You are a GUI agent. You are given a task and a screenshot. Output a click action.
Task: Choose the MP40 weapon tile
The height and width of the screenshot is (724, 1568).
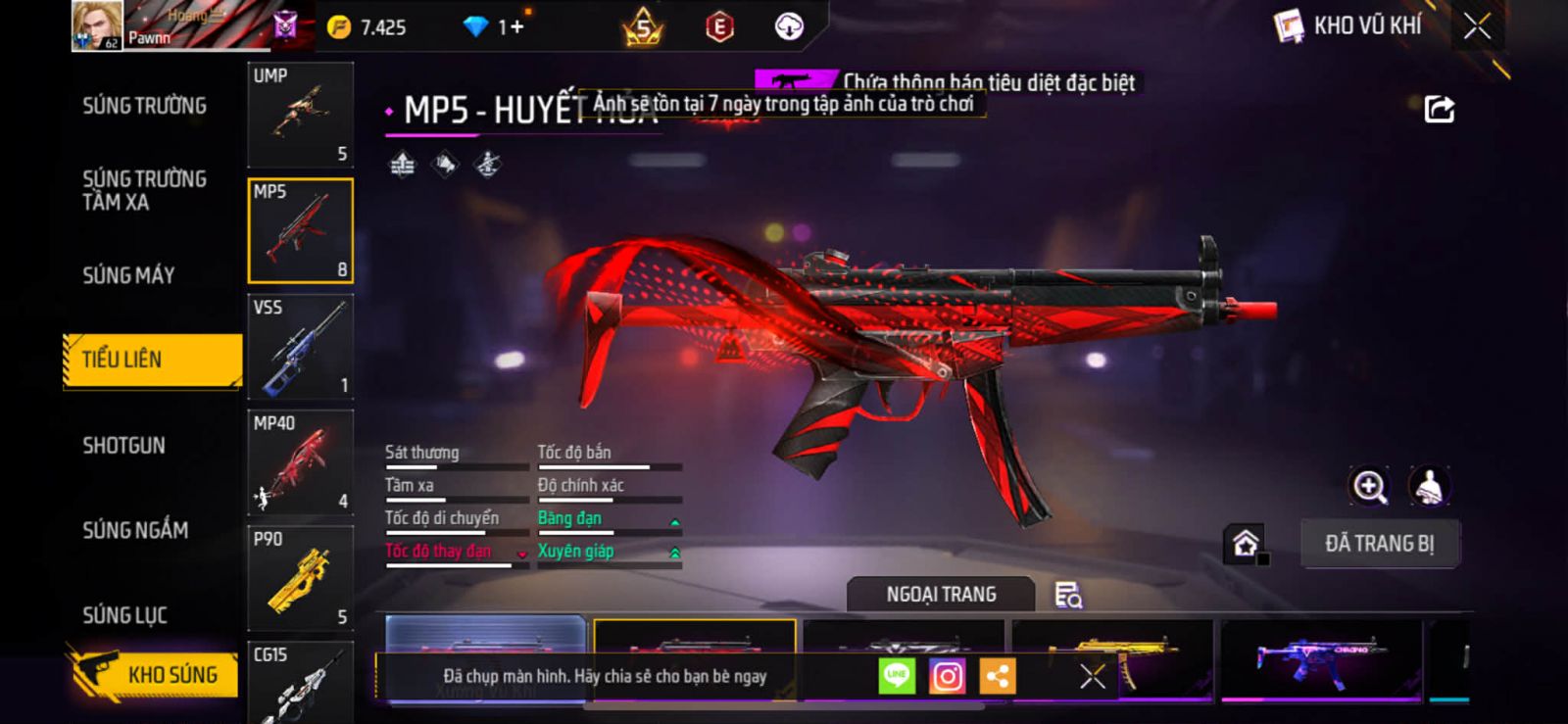[x=300, y=462]
